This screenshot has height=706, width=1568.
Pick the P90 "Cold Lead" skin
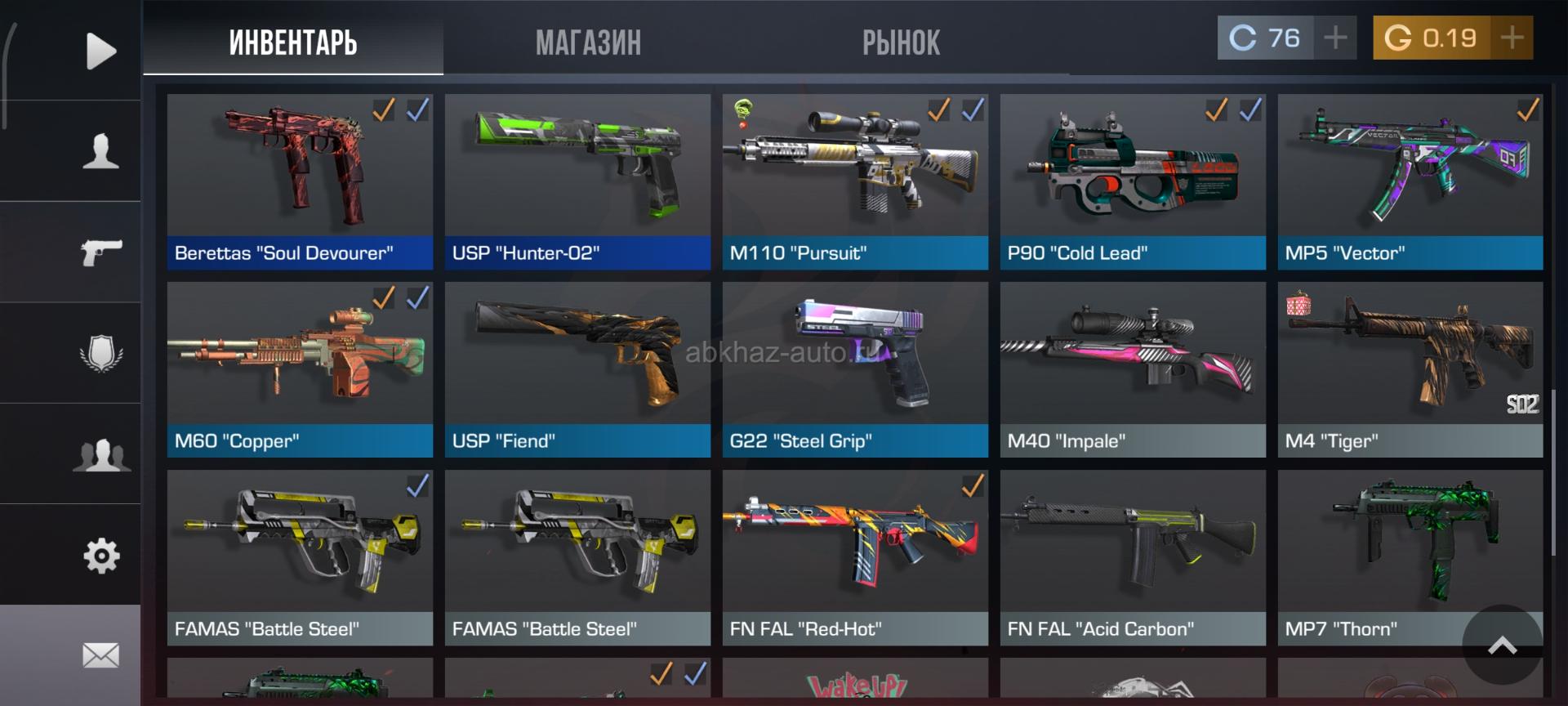coord(1133,181)
